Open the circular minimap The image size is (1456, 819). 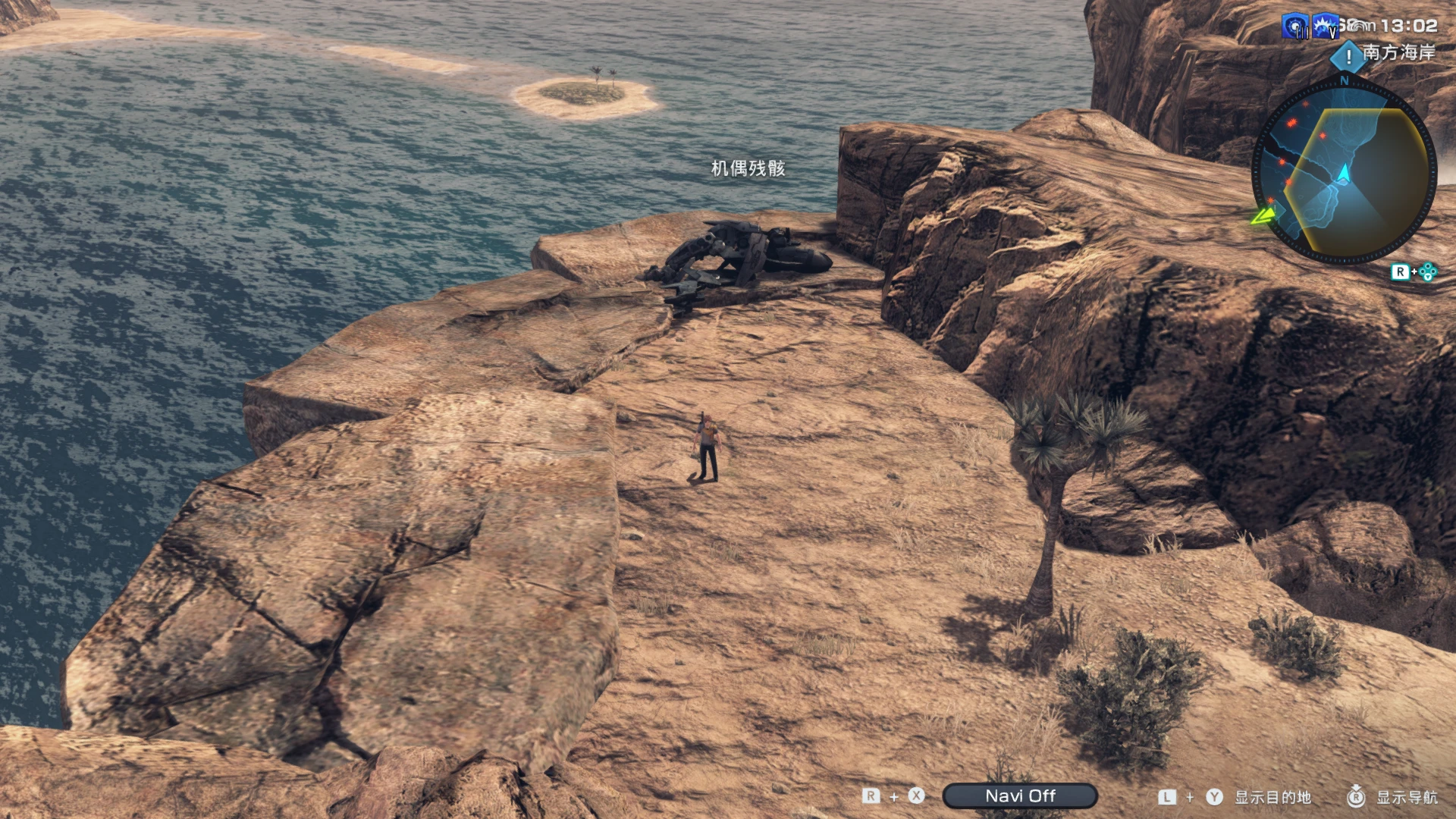pos(1343,171)
